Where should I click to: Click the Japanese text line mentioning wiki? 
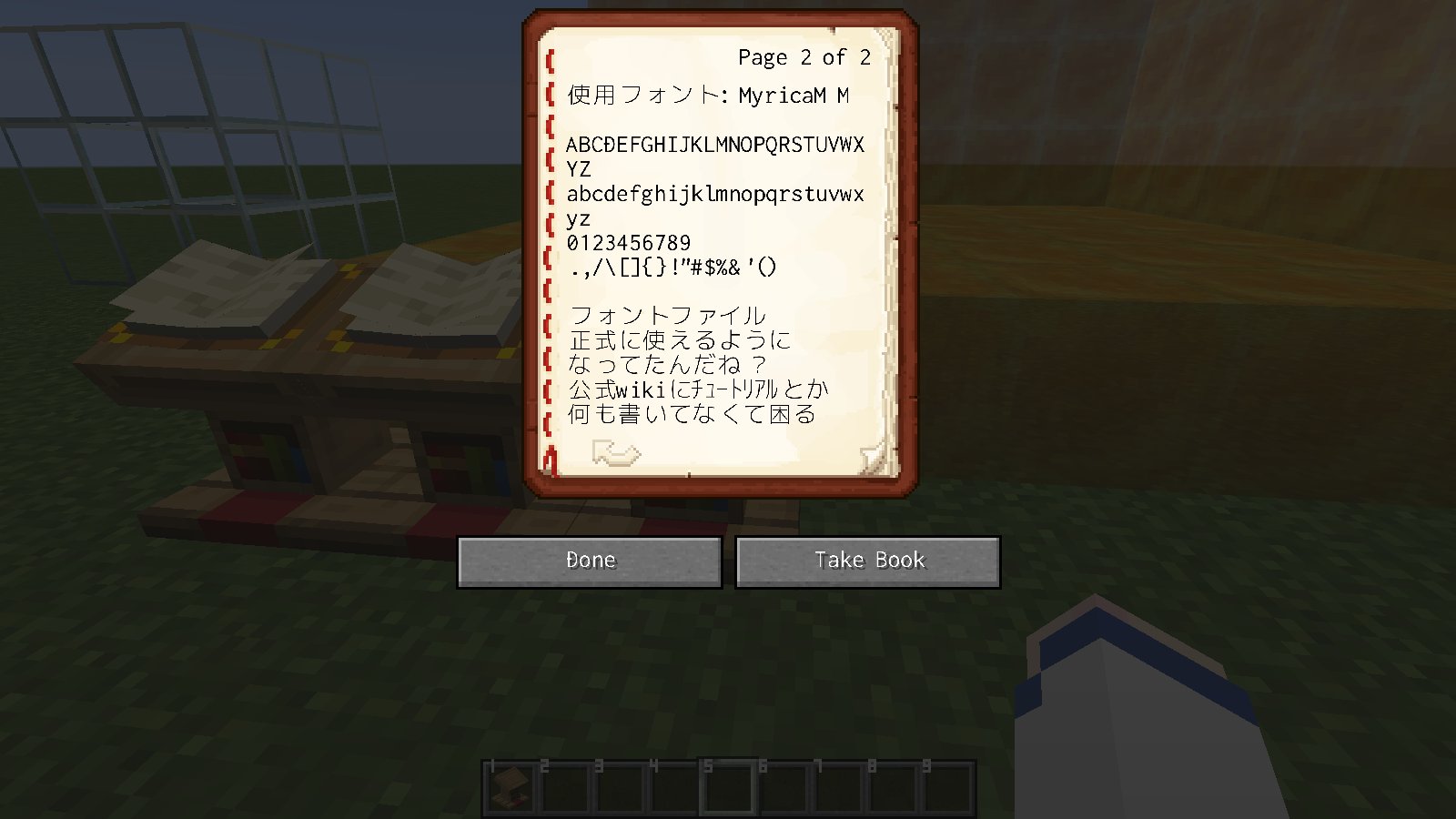[x=699, y=389]
